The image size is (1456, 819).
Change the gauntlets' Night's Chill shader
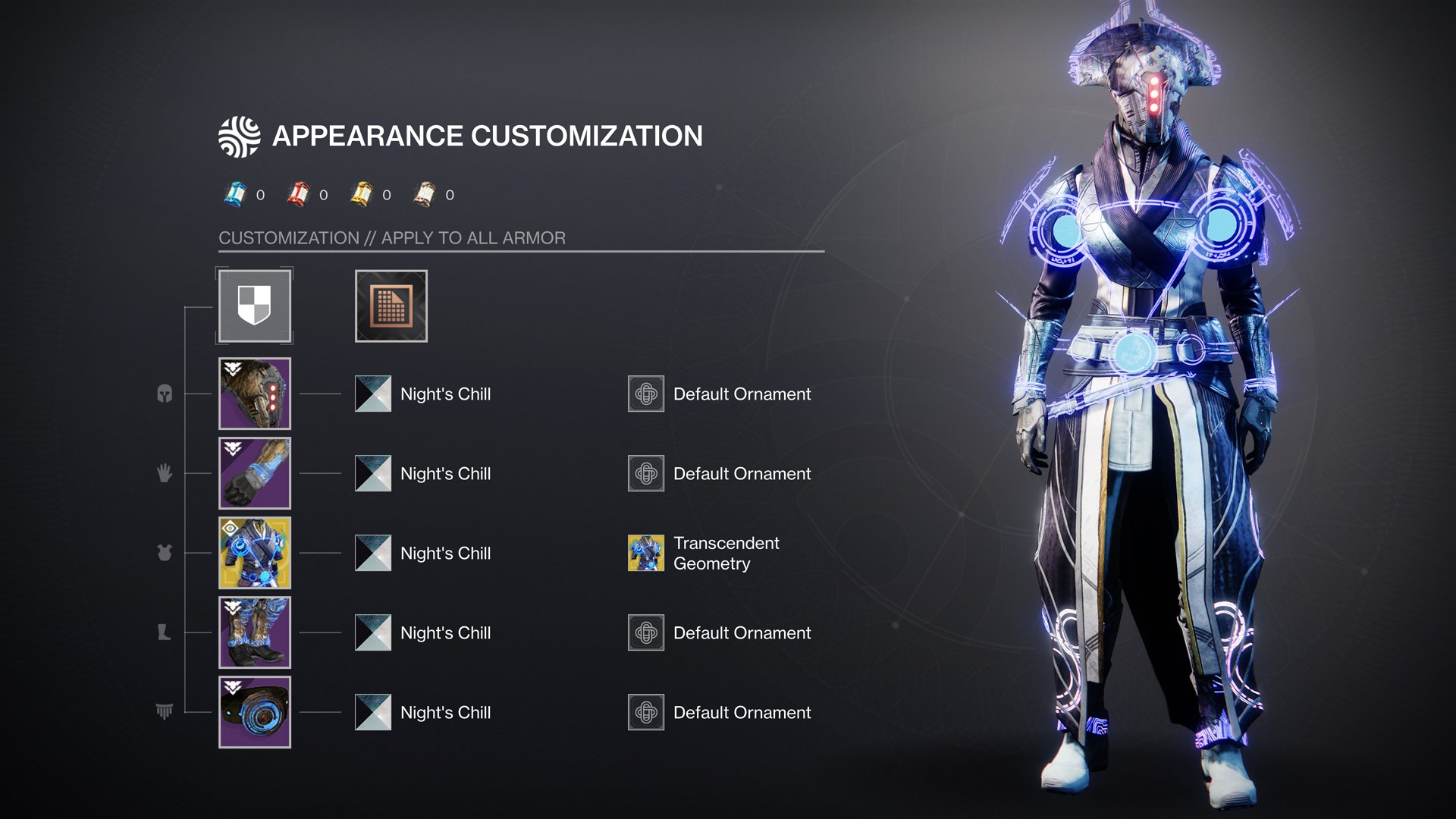pos(373,473)
